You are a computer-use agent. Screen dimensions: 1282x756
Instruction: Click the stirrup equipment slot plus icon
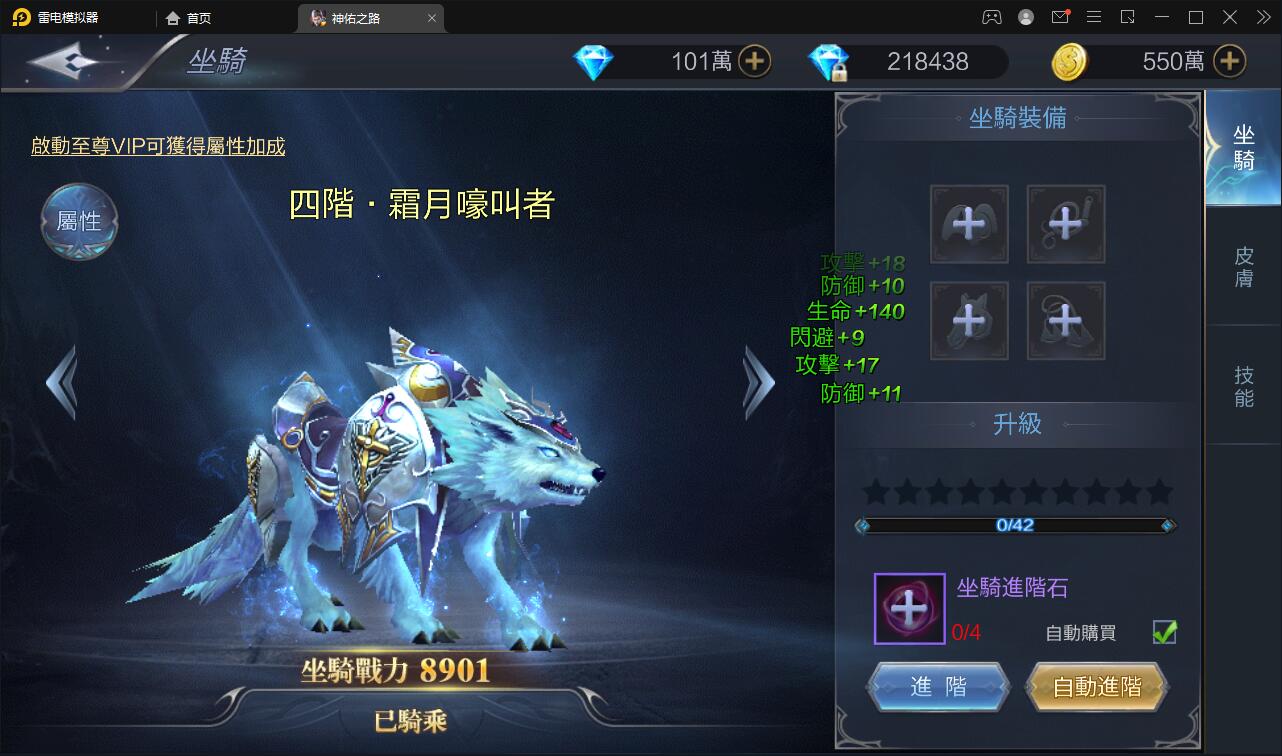point(1066,320)
